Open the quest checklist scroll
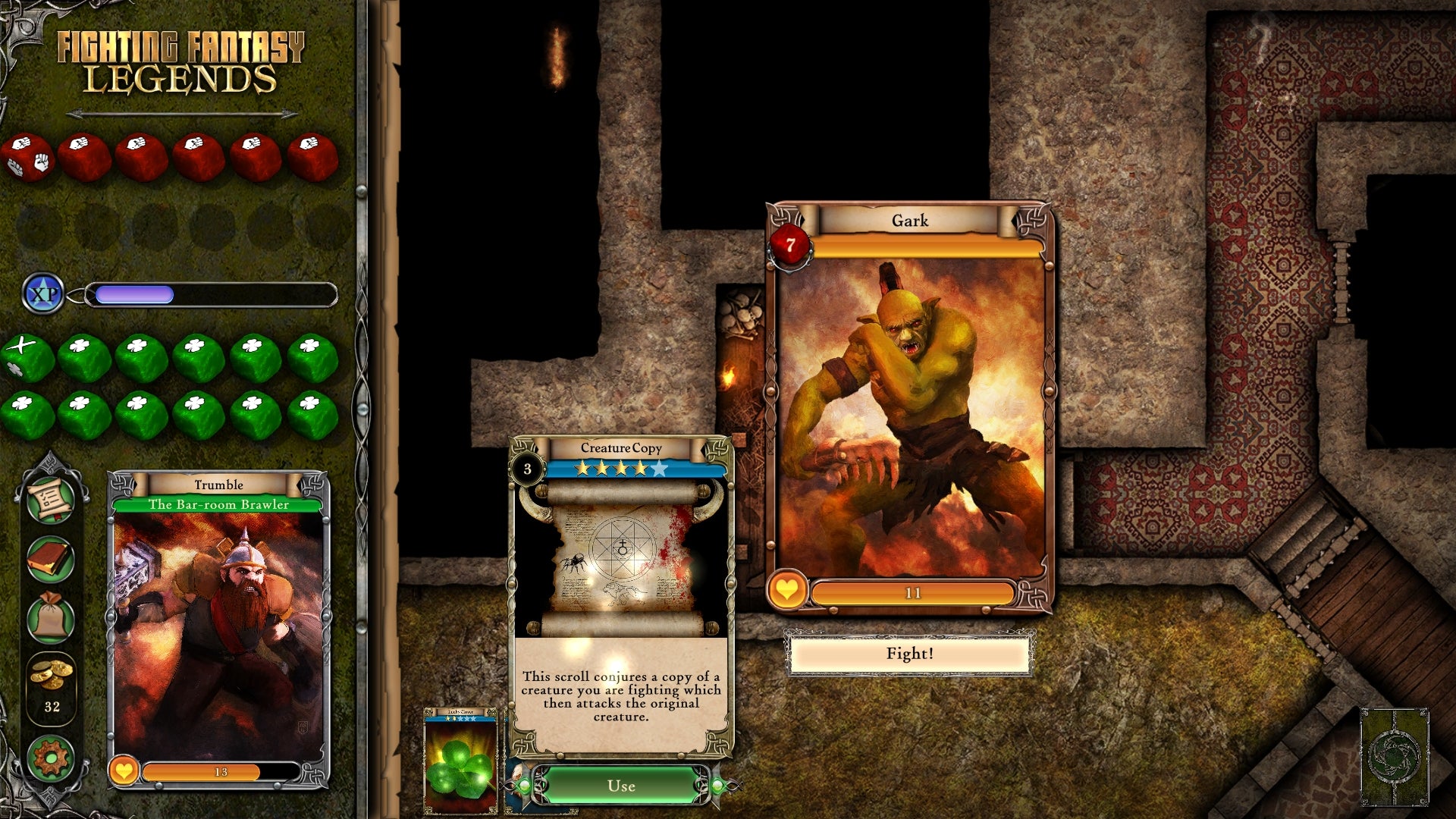This screenshot has height=819, width=1456. point(51,500)
